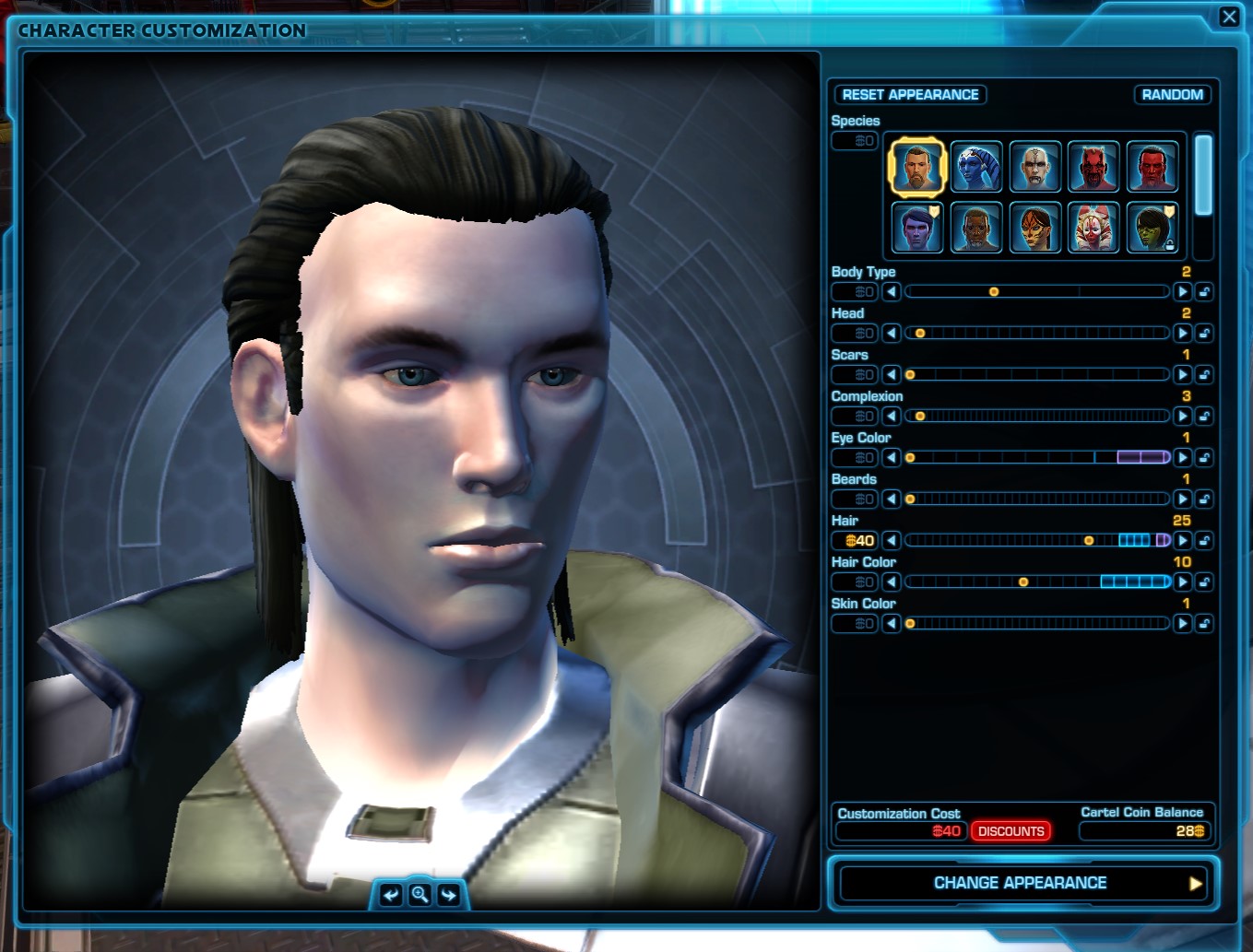Image resolution: width=1253 pixels, height=952 pixels.
Task: Advance Hair Color to the next option
Action: coord(1182,582)
